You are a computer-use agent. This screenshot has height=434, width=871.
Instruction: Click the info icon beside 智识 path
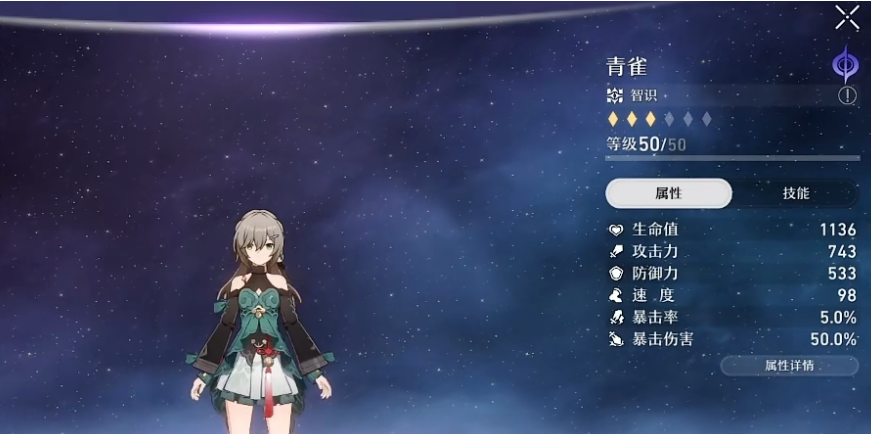click(847, 96)
